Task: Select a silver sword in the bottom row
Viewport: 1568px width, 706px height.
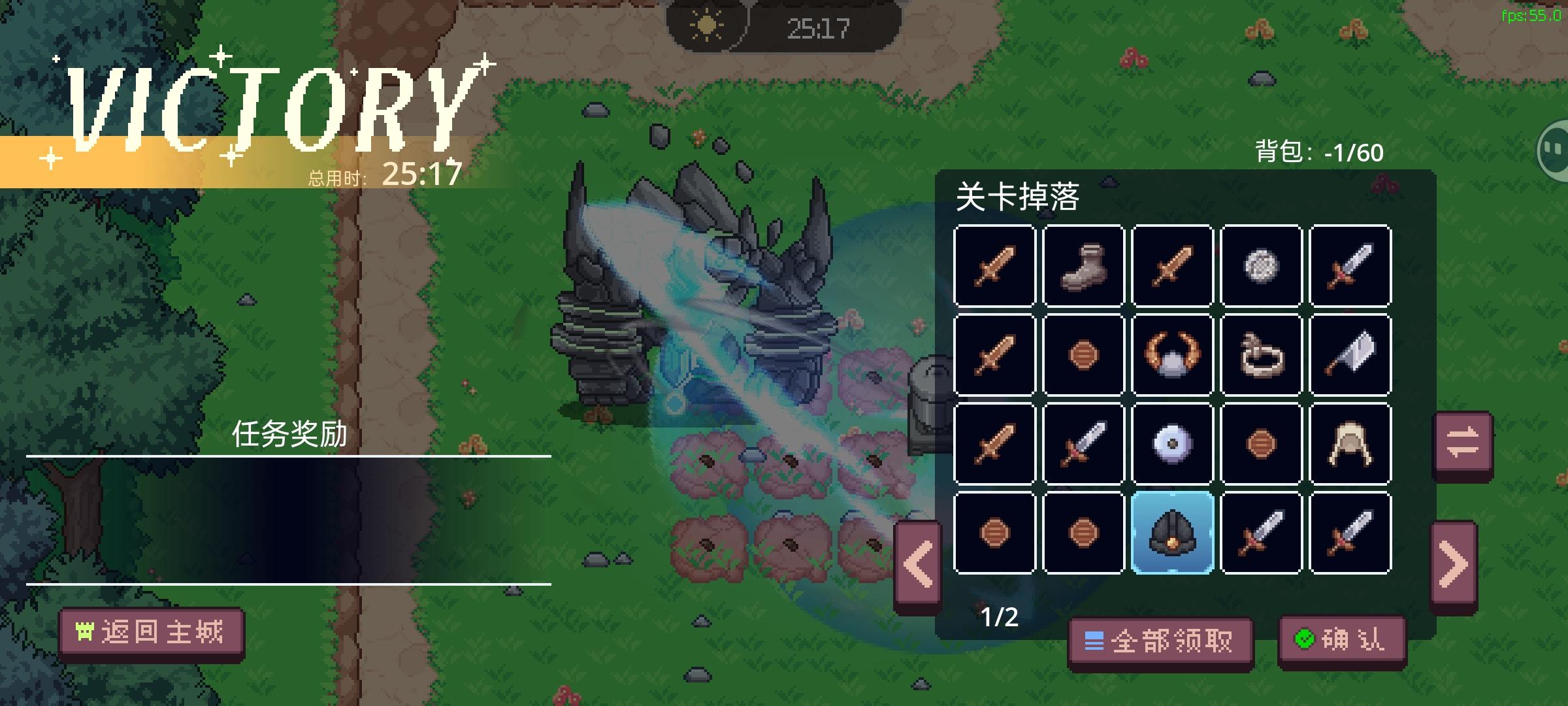Action: (1260, 531)
